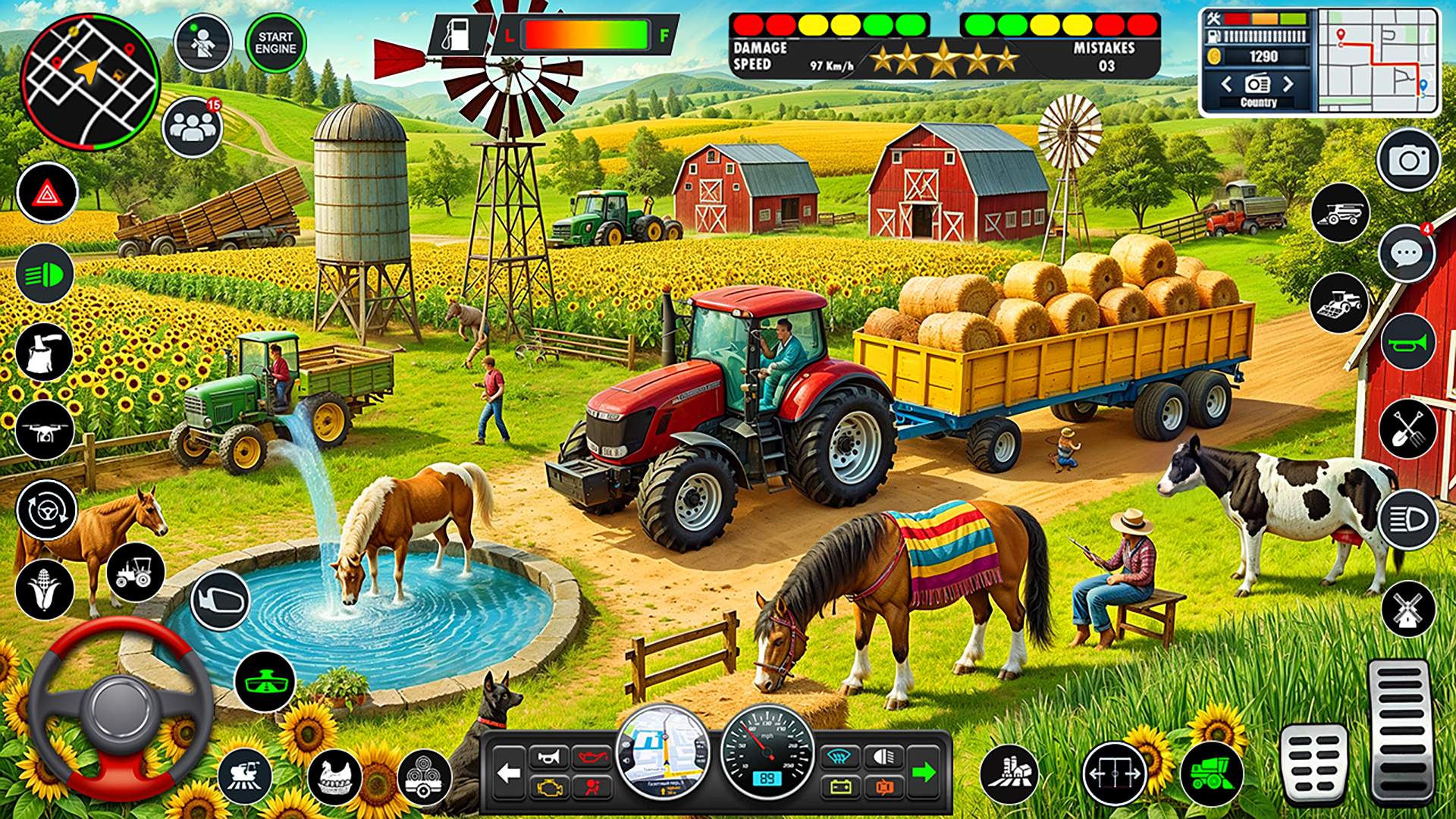The image size is (1456, 819).
Task: Click the previous radio station arrow
Action: [1226, 85]
